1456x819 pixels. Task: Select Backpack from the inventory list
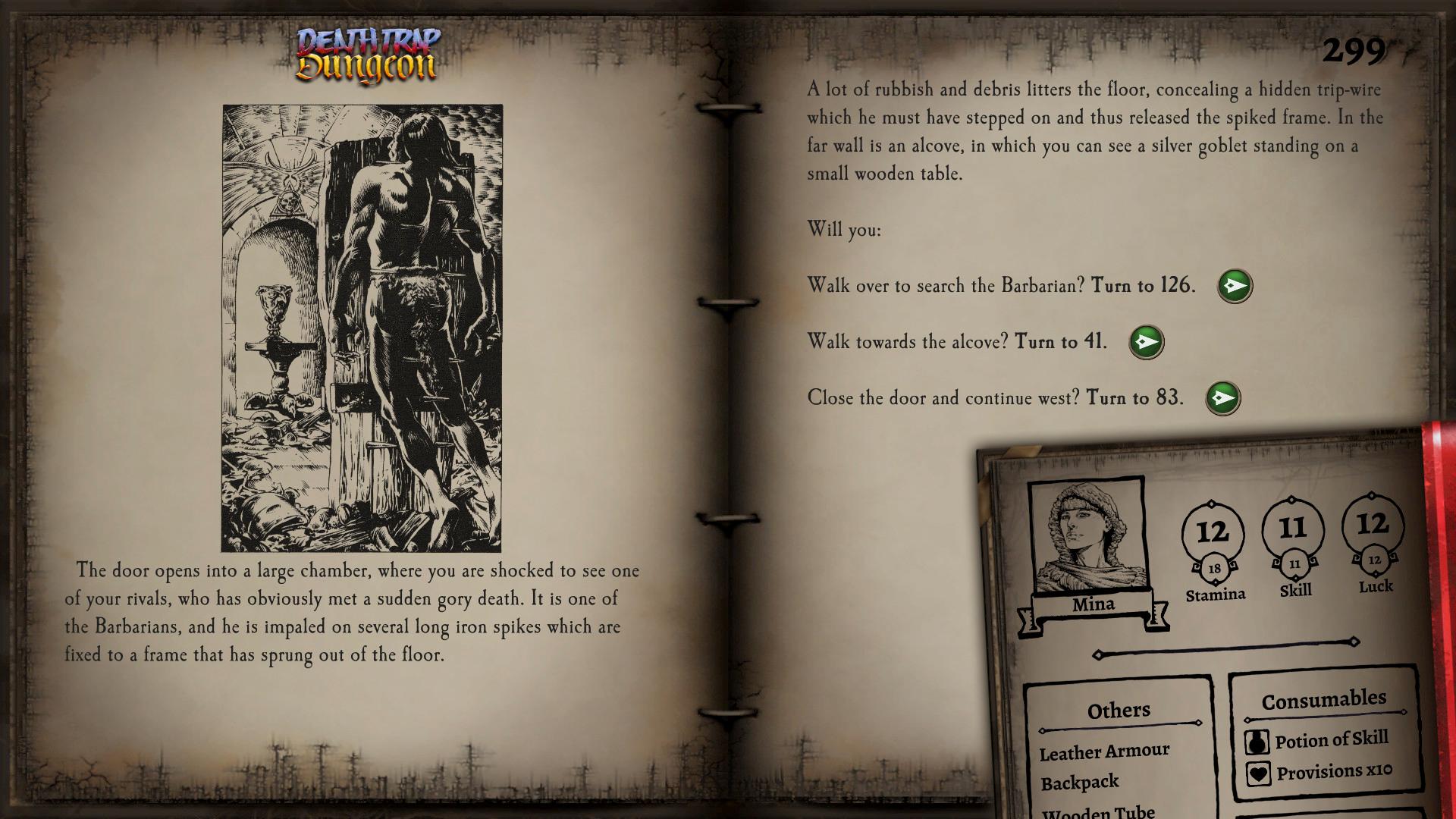coord(1080,781)
